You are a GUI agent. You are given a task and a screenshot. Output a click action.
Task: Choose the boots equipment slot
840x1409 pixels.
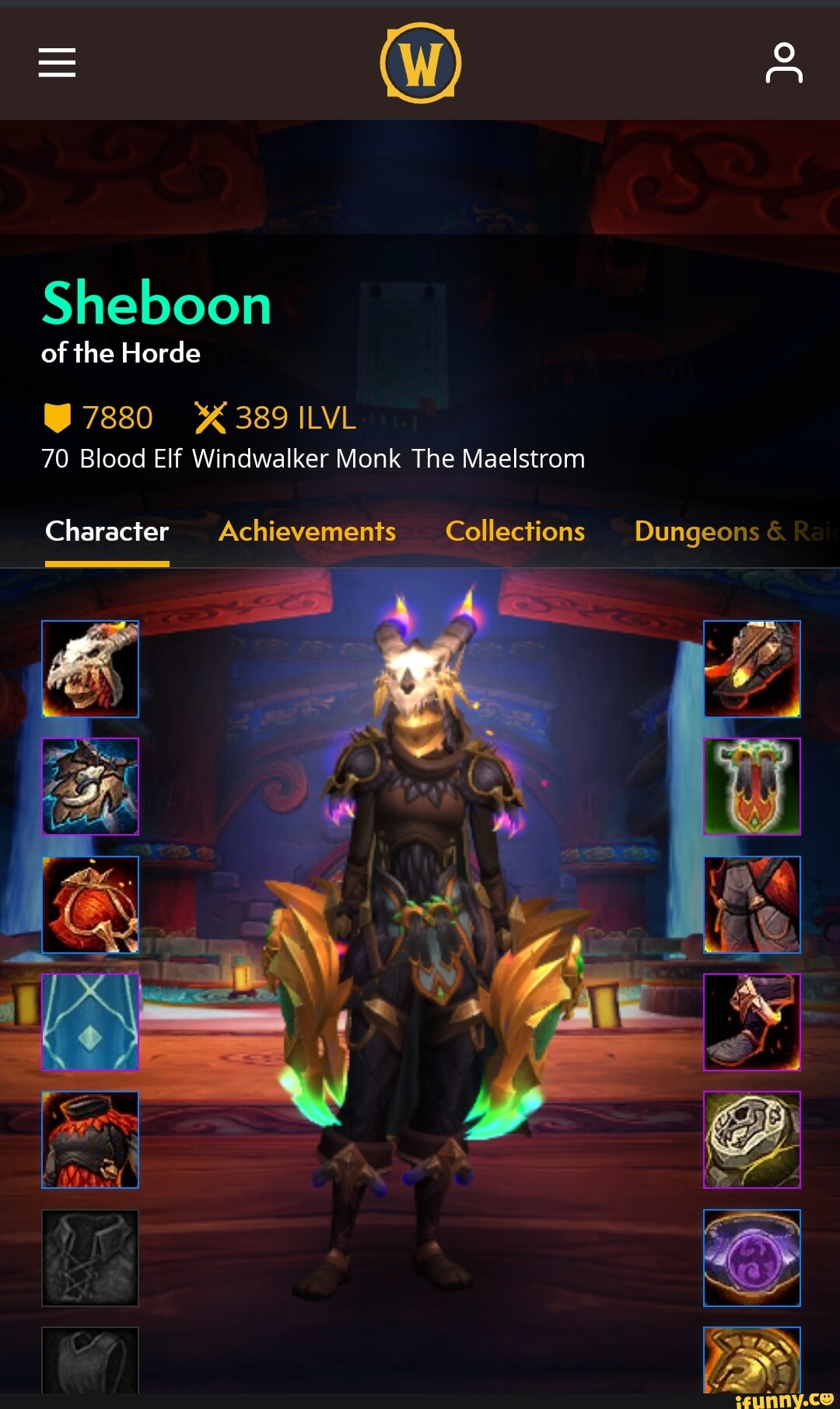(x=752, y=1022)
